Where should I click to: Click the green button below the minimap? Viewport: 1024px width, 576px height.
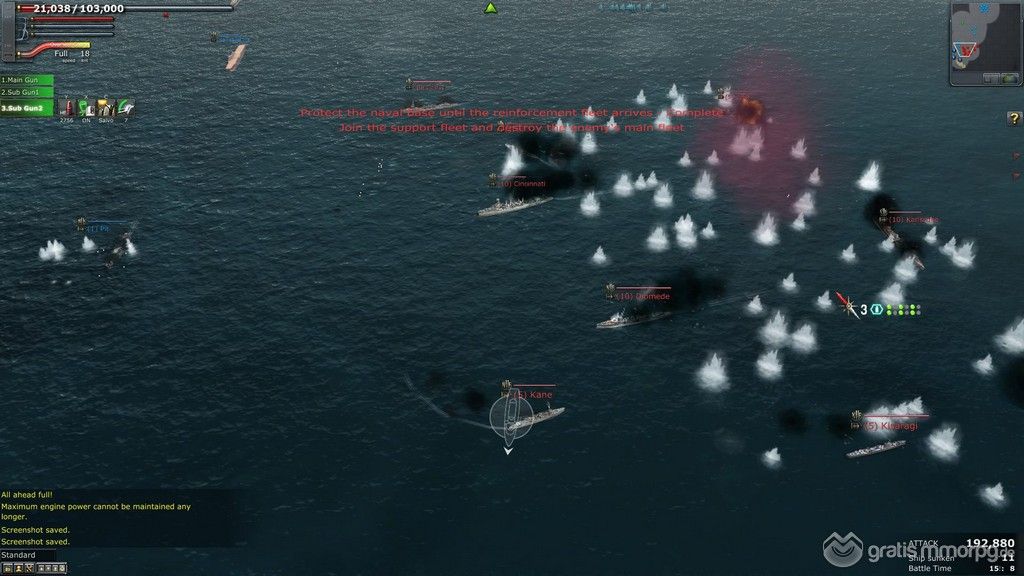pyautogui.click(x=1008, y=77)
